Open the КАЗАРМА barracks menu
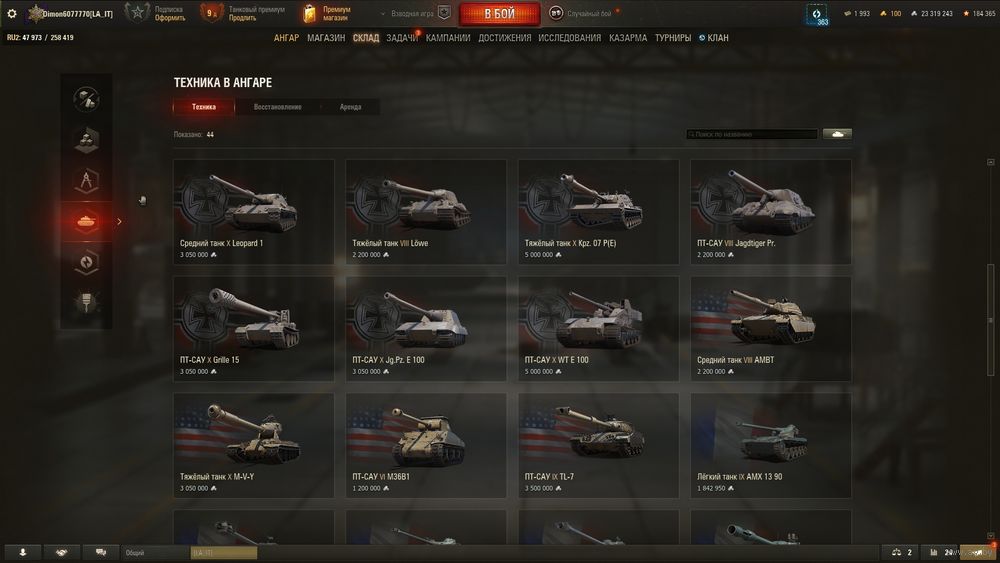This screenshot has height=563, width=1000. coord(628,38)
